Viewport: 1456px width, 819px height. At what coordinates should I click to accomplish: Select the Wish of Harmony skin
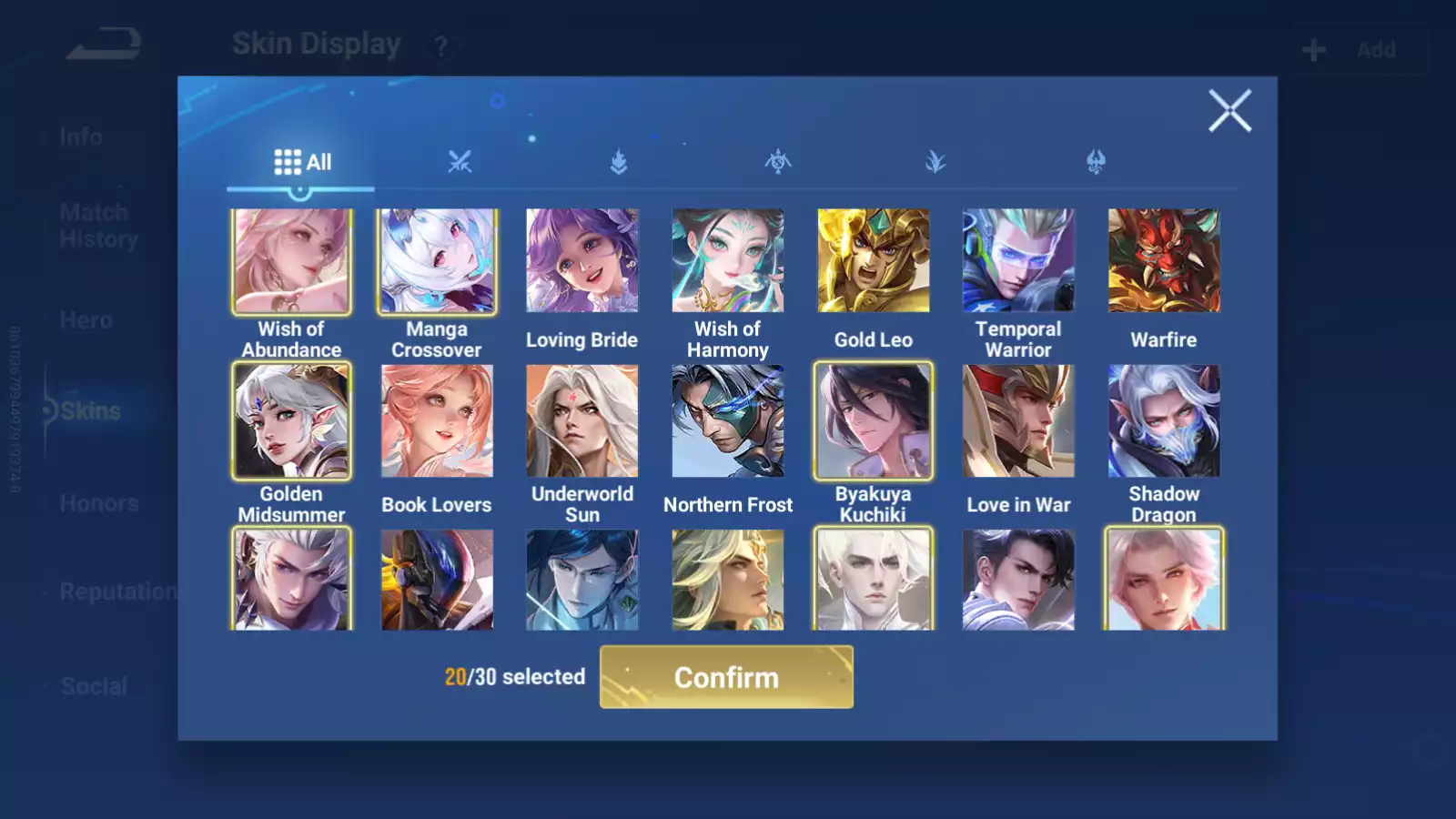click(728, 262)
